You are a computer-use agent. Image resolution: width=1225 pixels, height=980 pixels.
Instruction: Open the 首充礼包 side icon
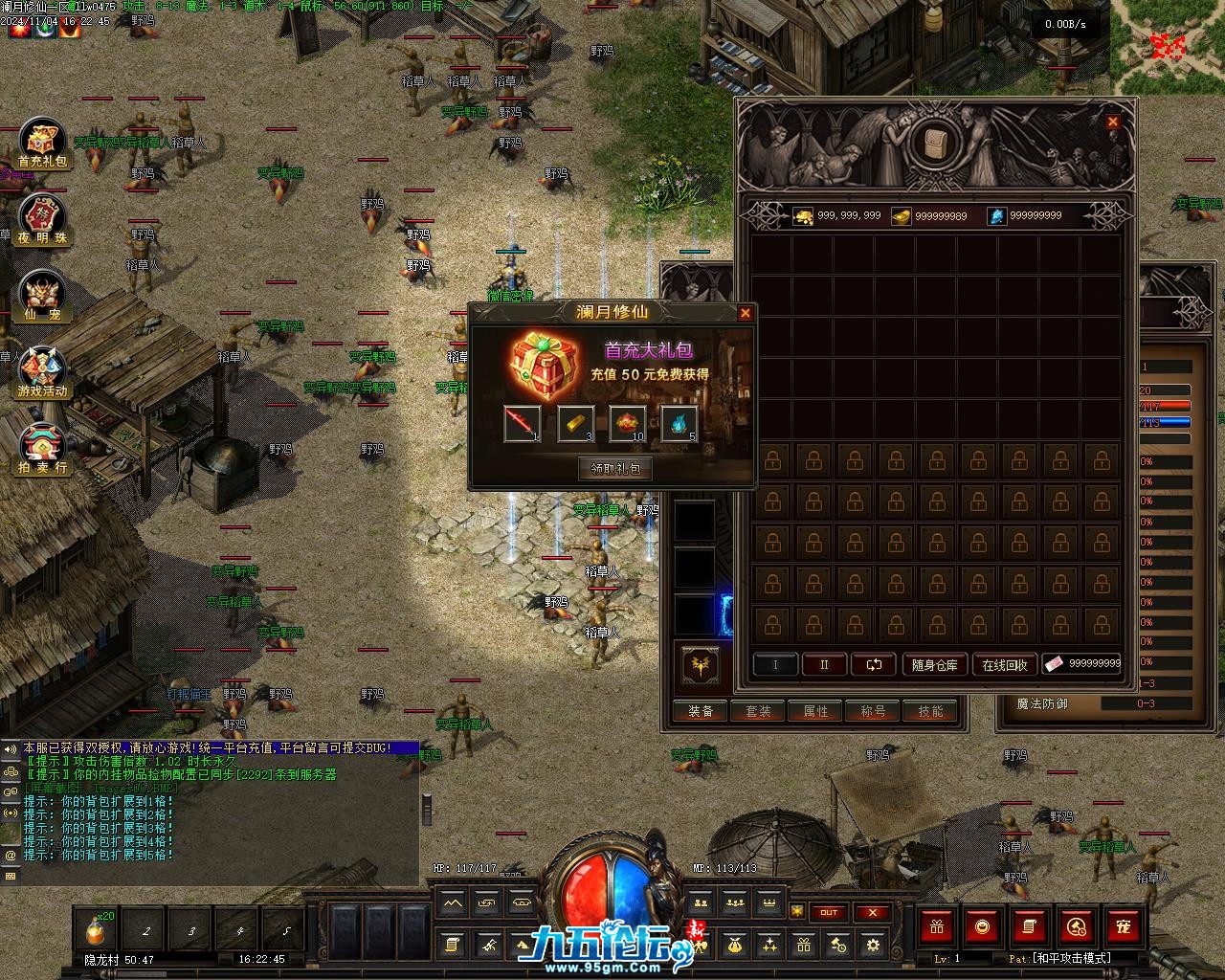coord(42,145)
